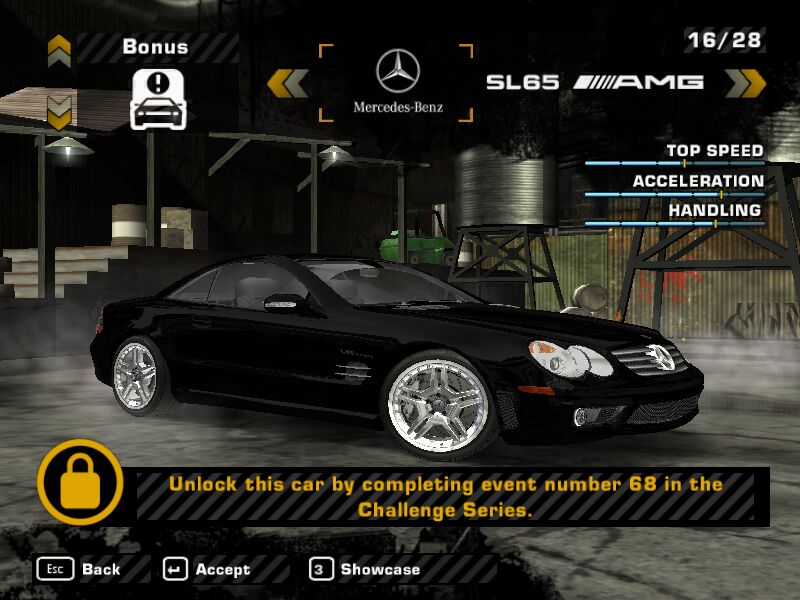Show the next car with right arrows
This screenshot has width=800, height=600.
[744, 83]
